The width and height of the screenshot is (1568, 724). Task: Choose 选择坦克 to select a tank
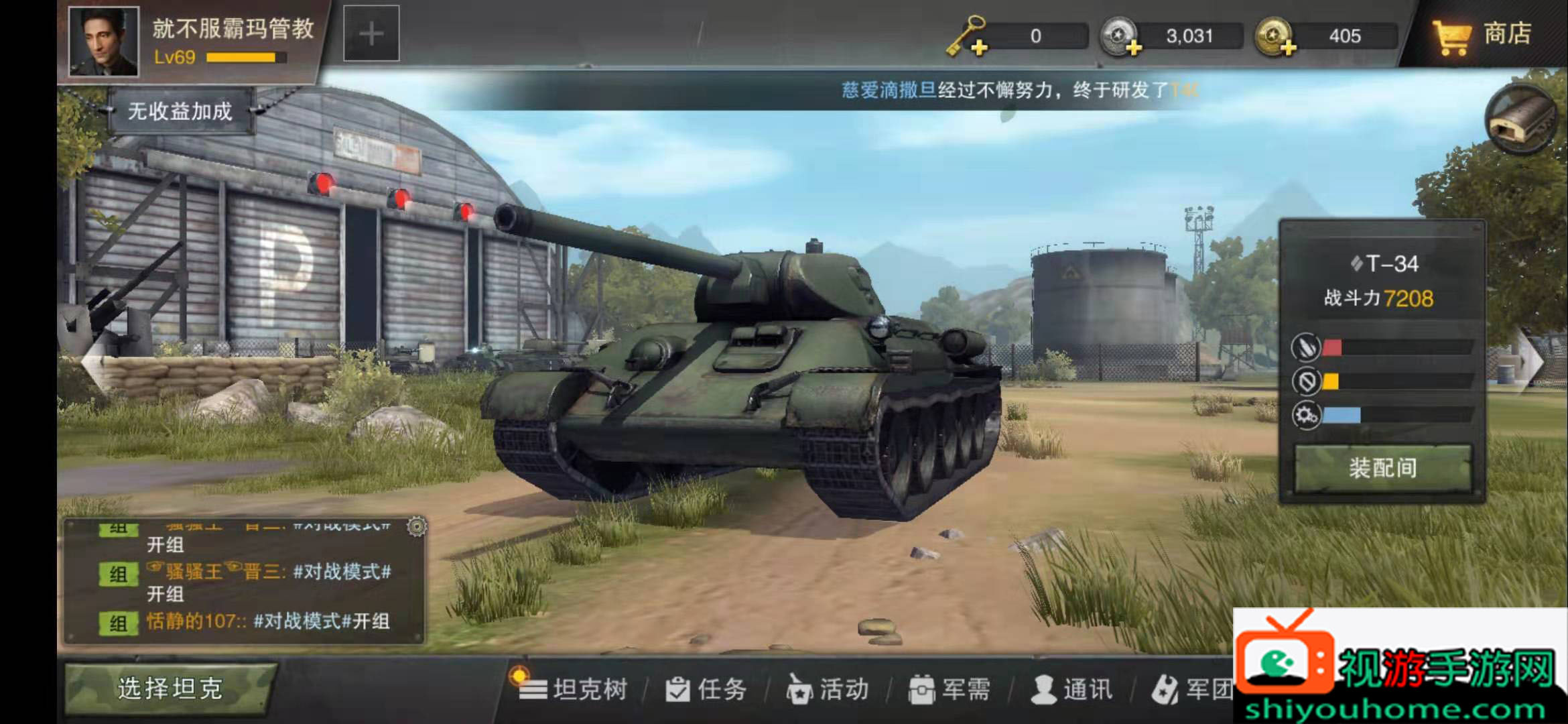(x=170, y=688)
